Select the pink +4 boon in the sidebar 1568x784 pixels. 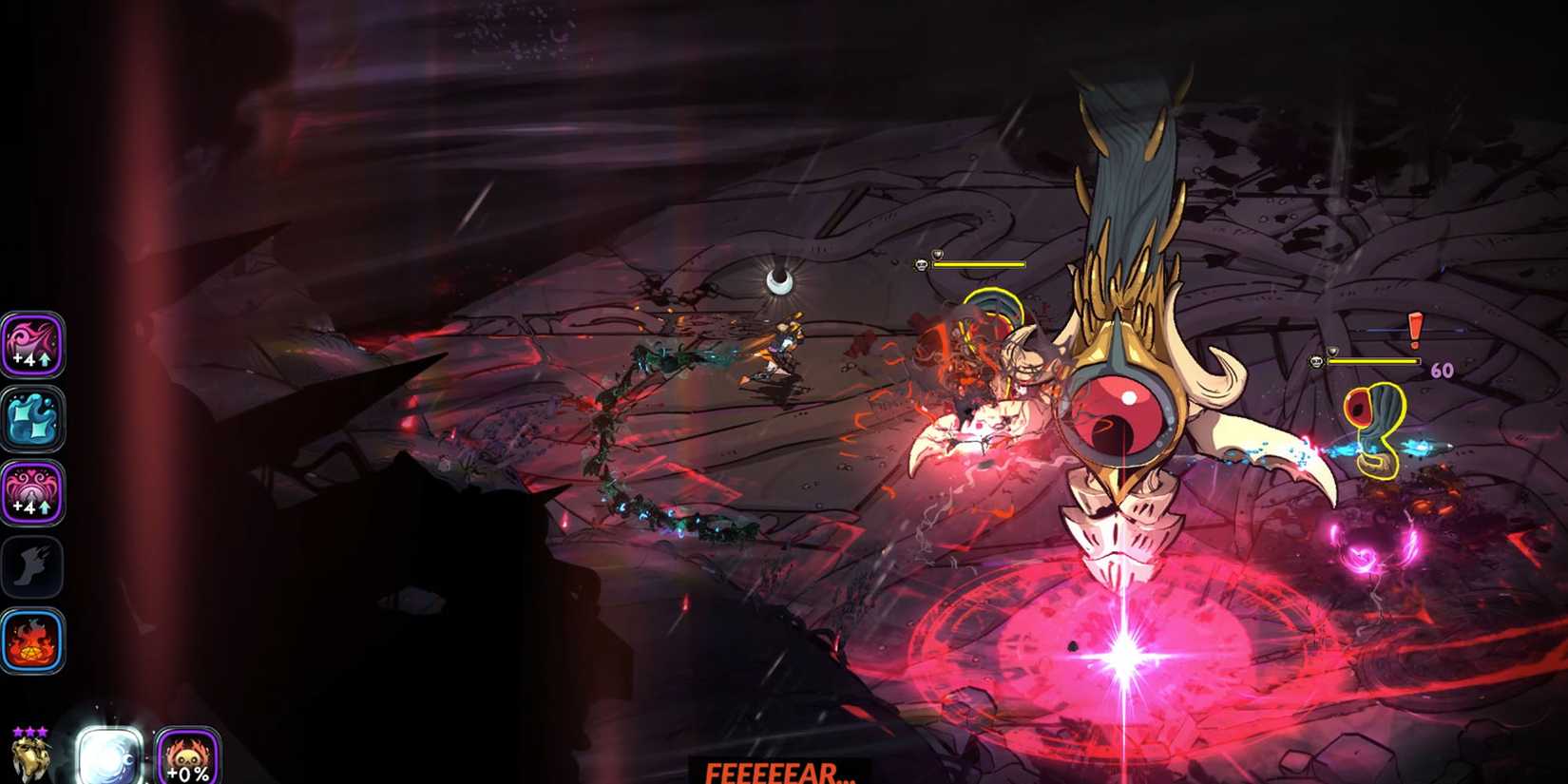tap(33, 347)
